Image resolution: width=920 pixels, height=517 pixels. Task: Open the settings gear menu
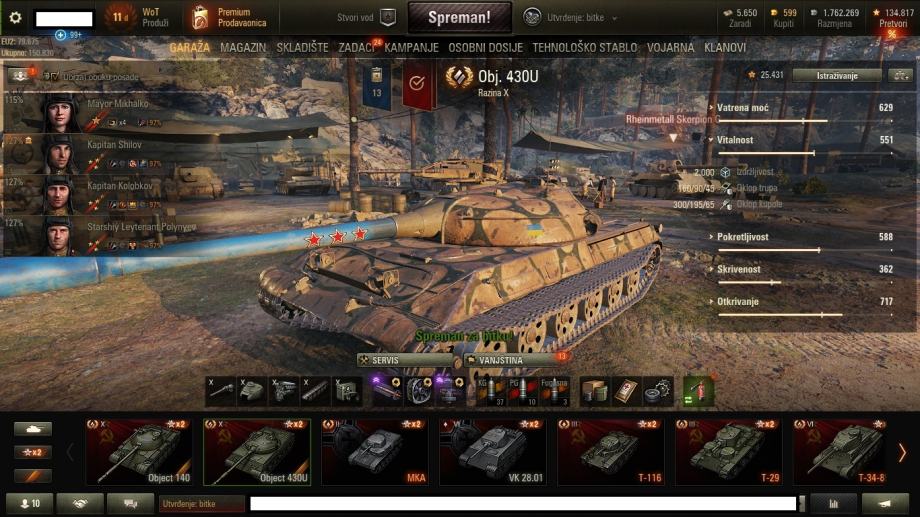[15, 18]
